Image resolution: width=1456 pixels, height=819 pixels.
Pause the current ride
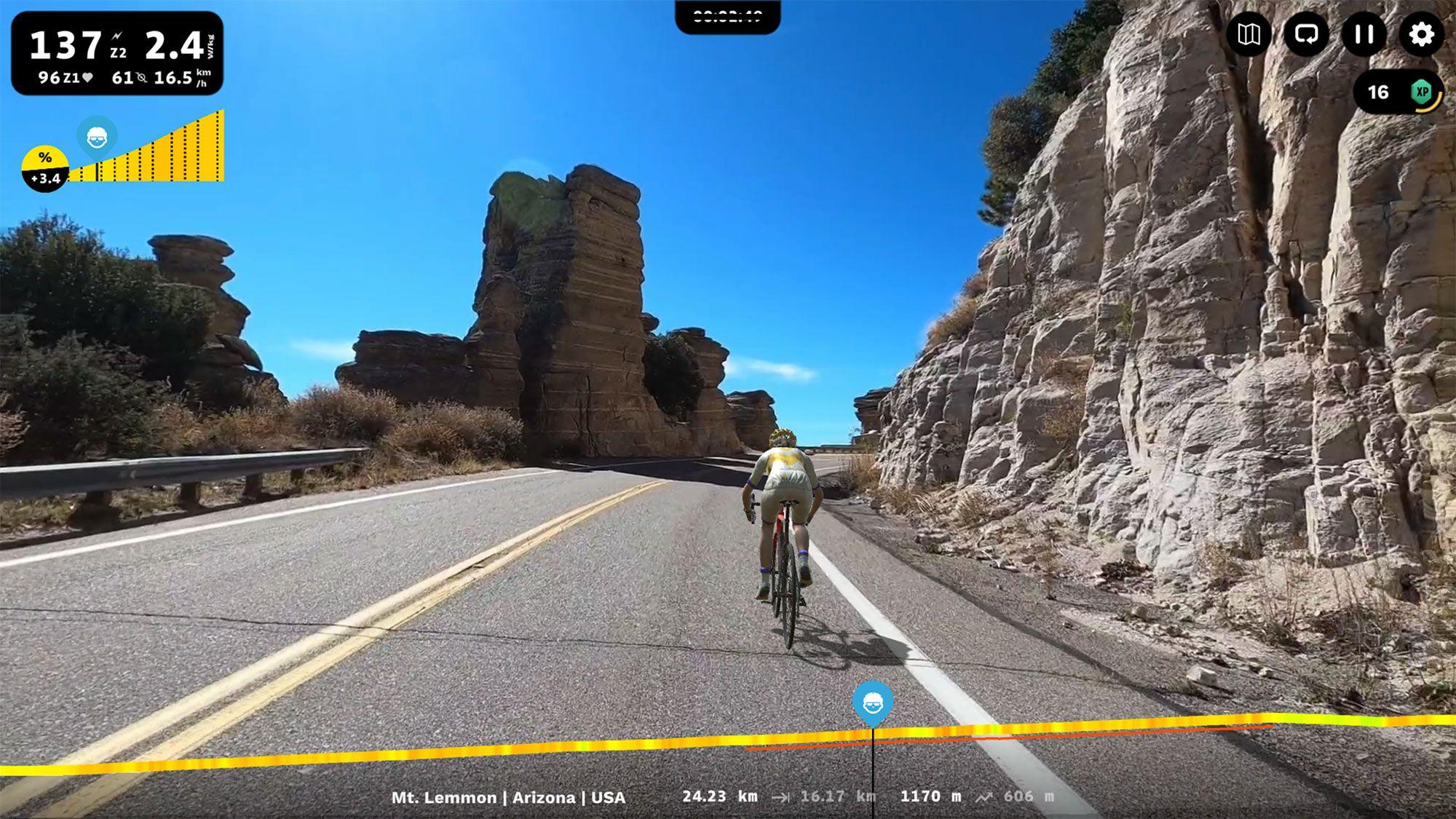(1362, 34)
